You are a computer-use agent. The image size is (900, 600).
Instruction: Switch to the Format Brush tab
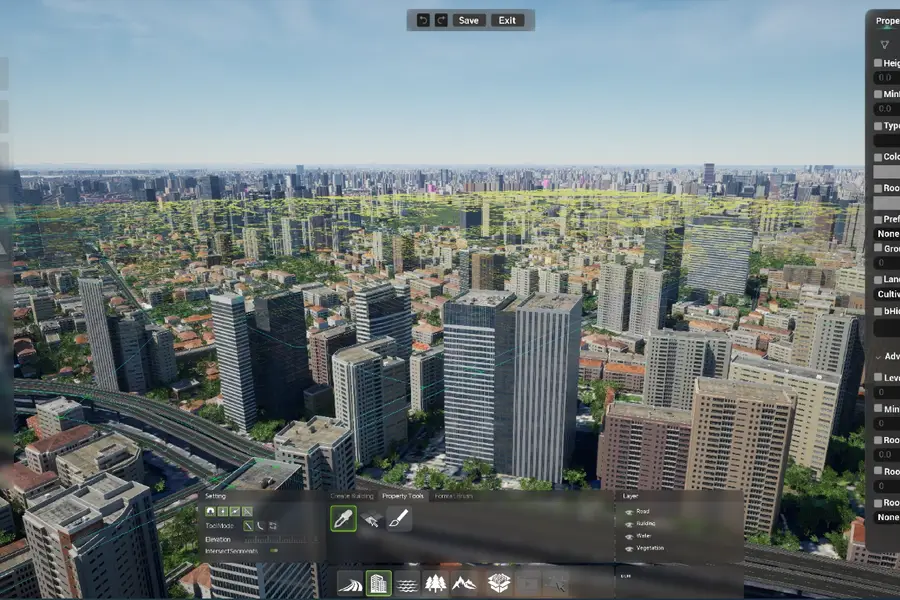point(453,496)
